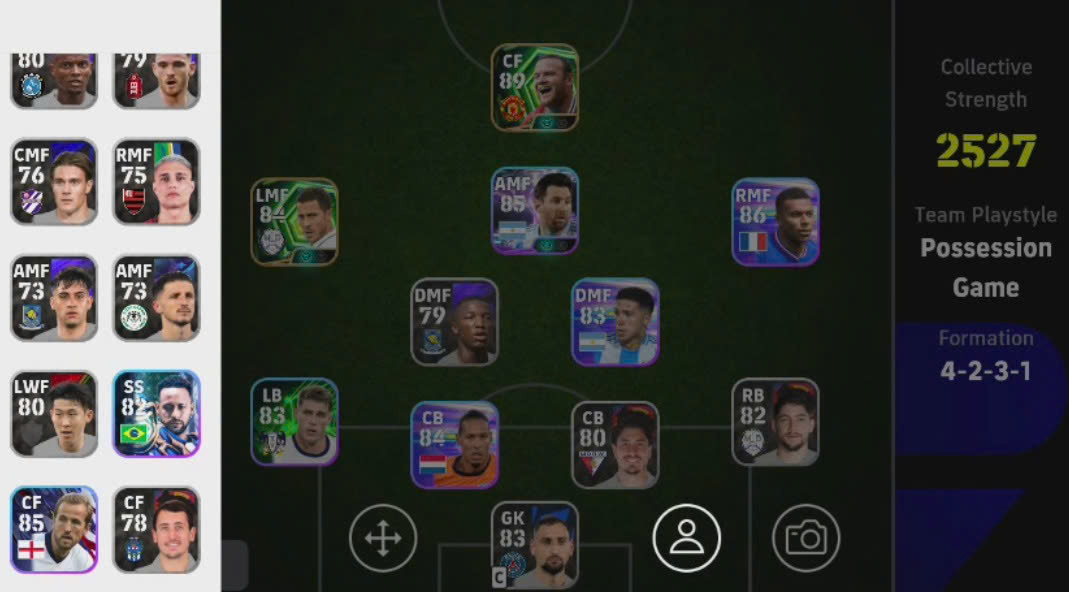Choose the DMF 83 Argentina card
The image size is (1069, 592).
click(614, 321)
